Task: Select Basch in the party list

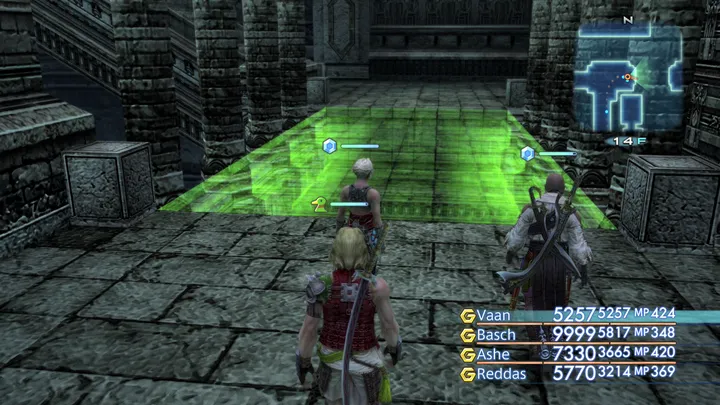Action: 496,334
